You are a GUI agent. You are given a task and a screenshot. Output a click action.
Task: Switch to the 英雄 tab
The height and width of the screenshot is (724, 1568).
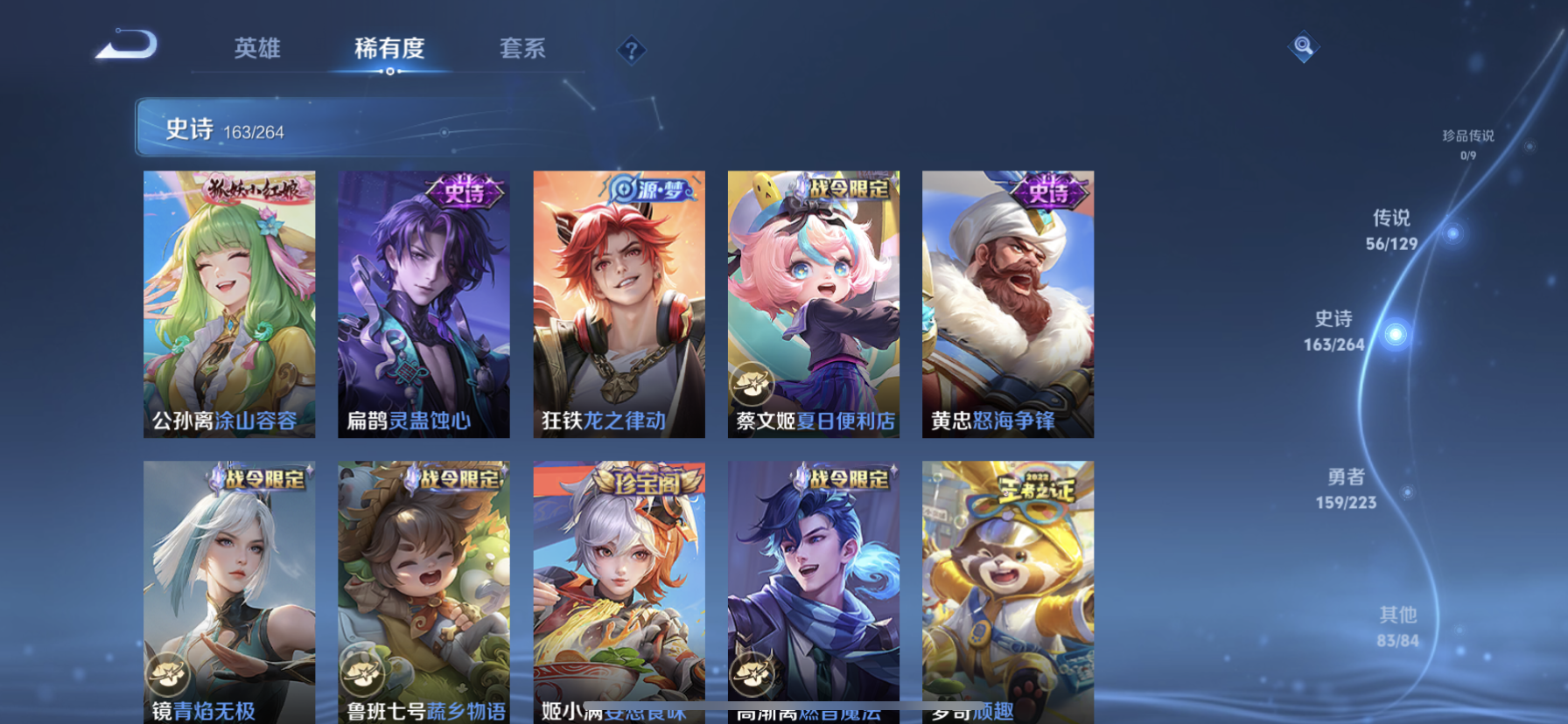point(256,50)
